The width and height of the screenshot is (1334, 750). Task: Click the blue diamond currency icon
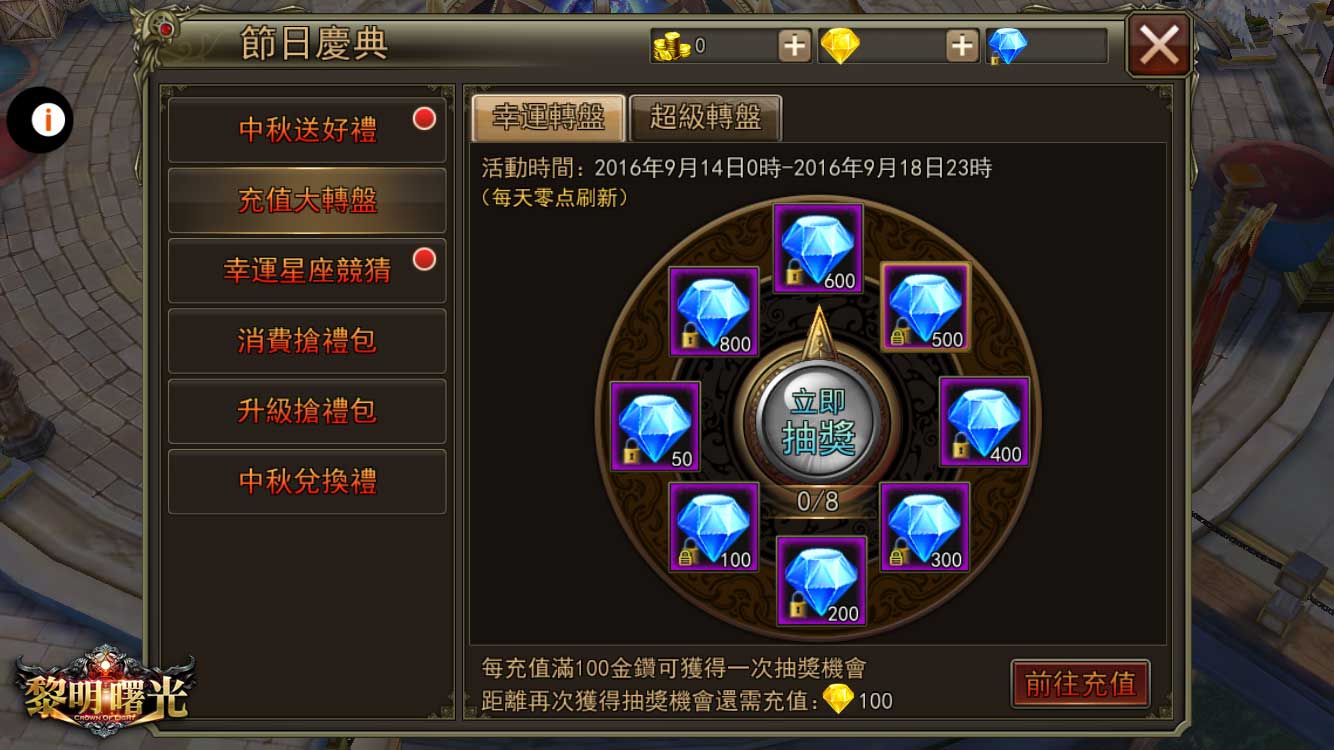(1010, 44)
